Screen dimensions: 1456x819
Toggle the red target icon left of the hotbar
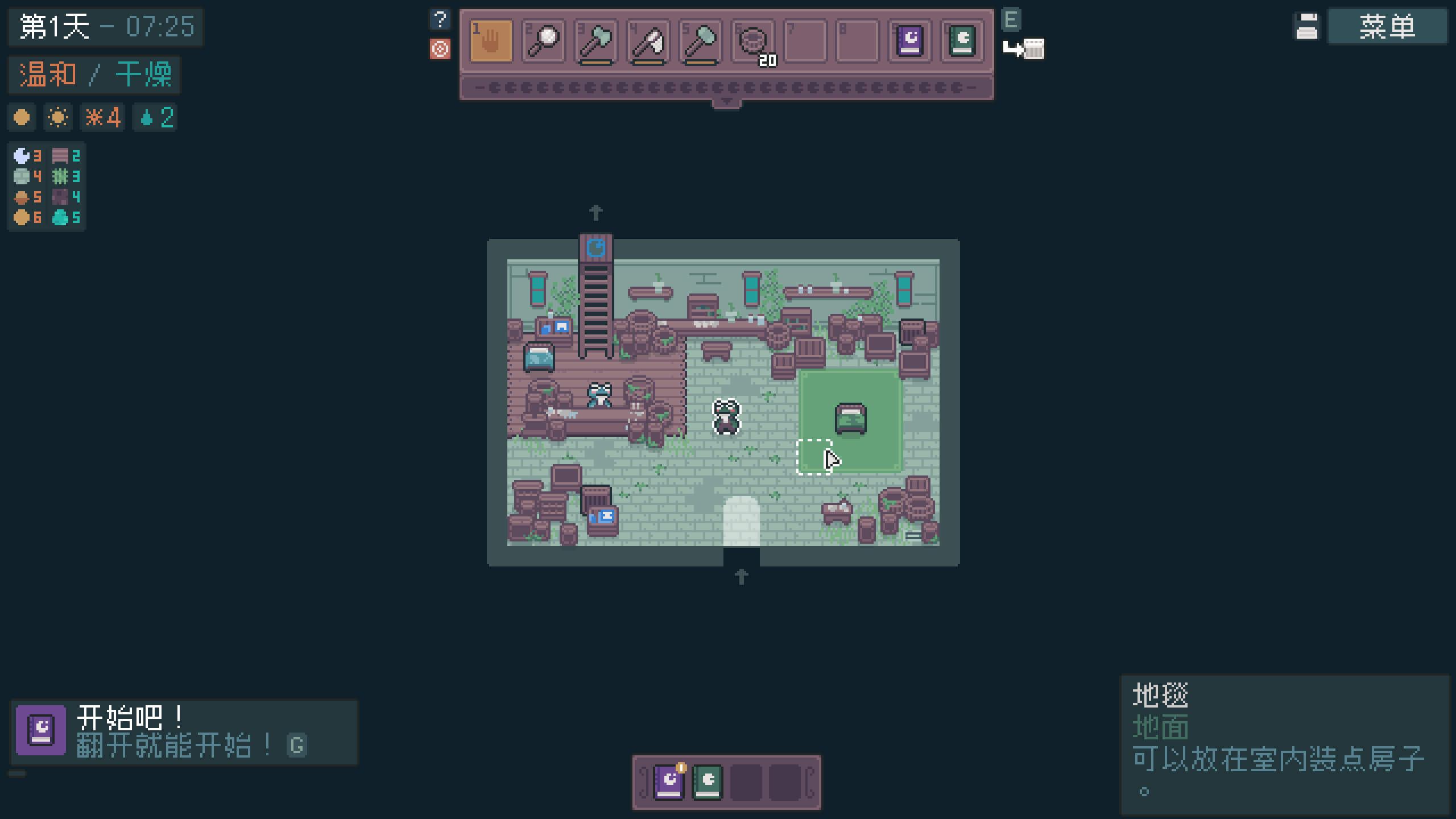coord(440,49)
